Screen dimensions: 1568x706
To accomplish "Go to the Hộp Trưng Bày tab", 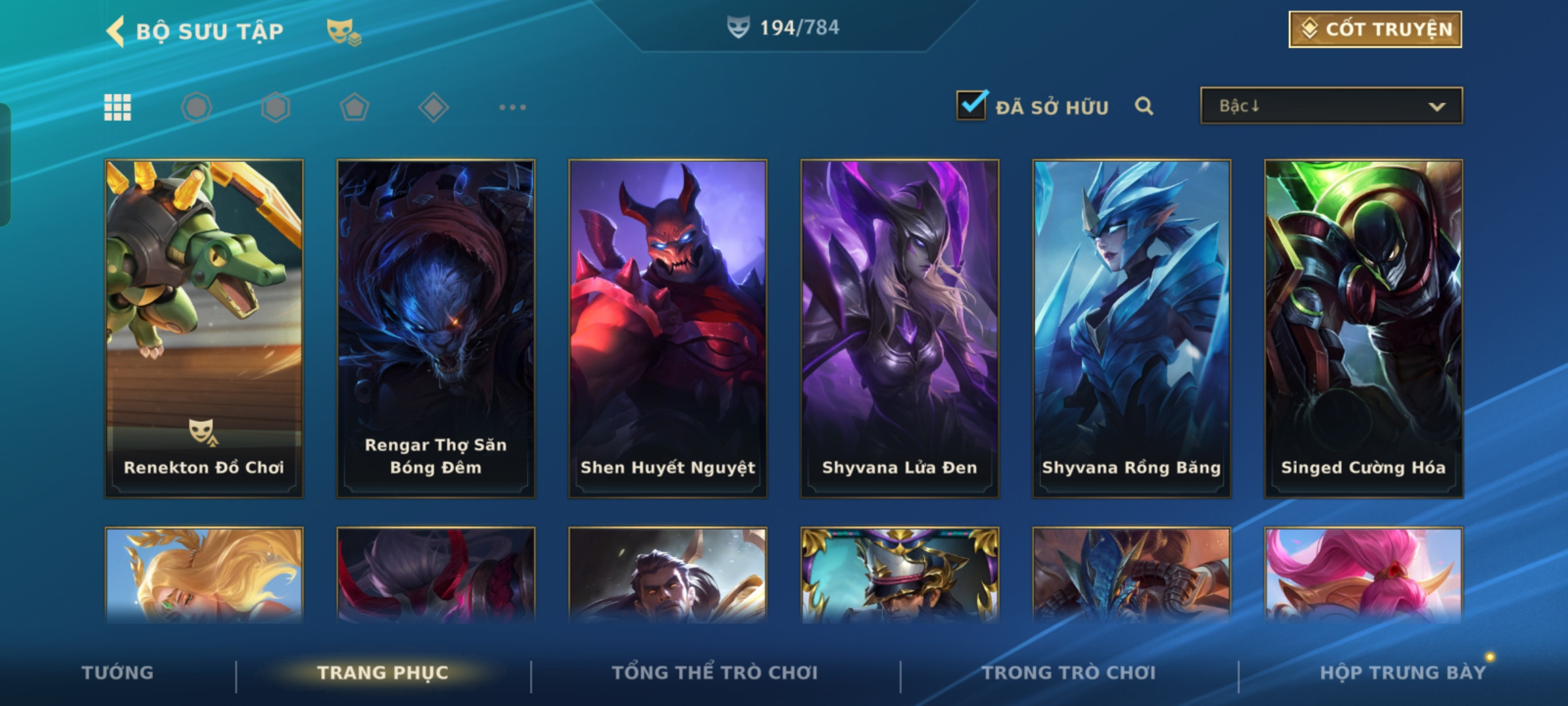I will pos(1403,673).
